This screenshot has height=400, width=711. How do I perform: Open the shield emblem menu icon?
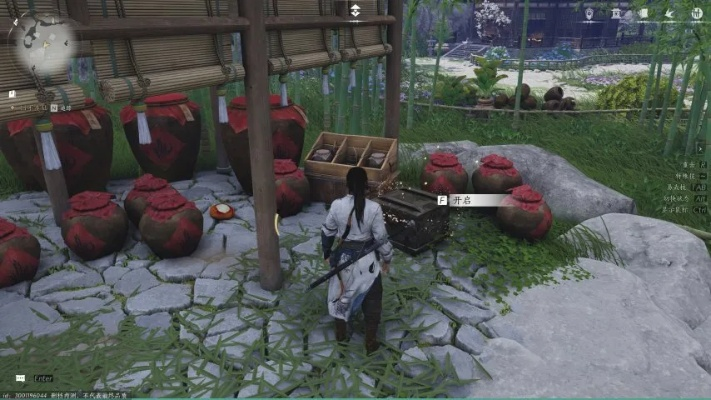[x=589, y=14]
